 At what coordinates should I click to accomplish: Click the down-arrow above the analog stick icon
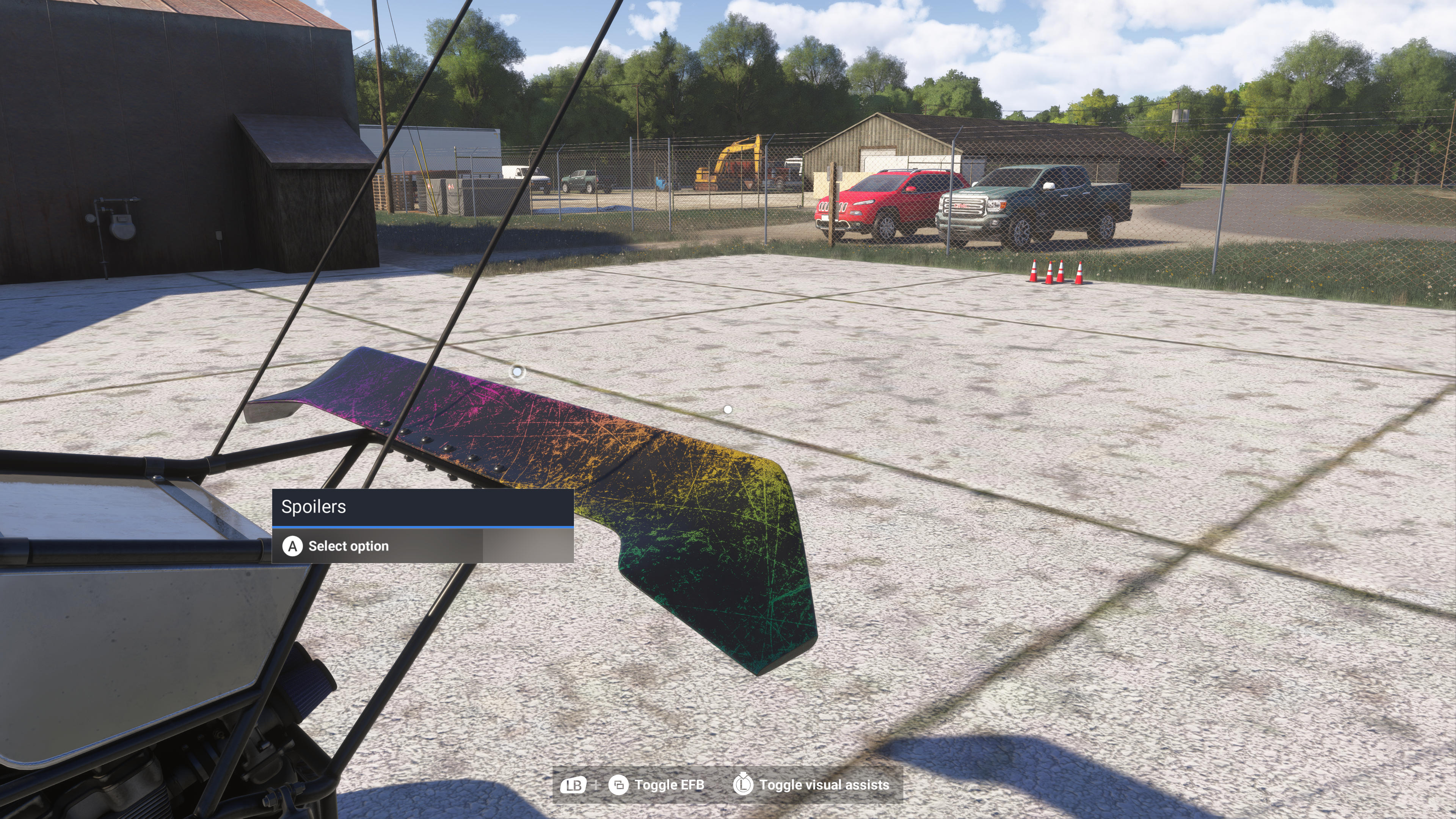point(744,774)
